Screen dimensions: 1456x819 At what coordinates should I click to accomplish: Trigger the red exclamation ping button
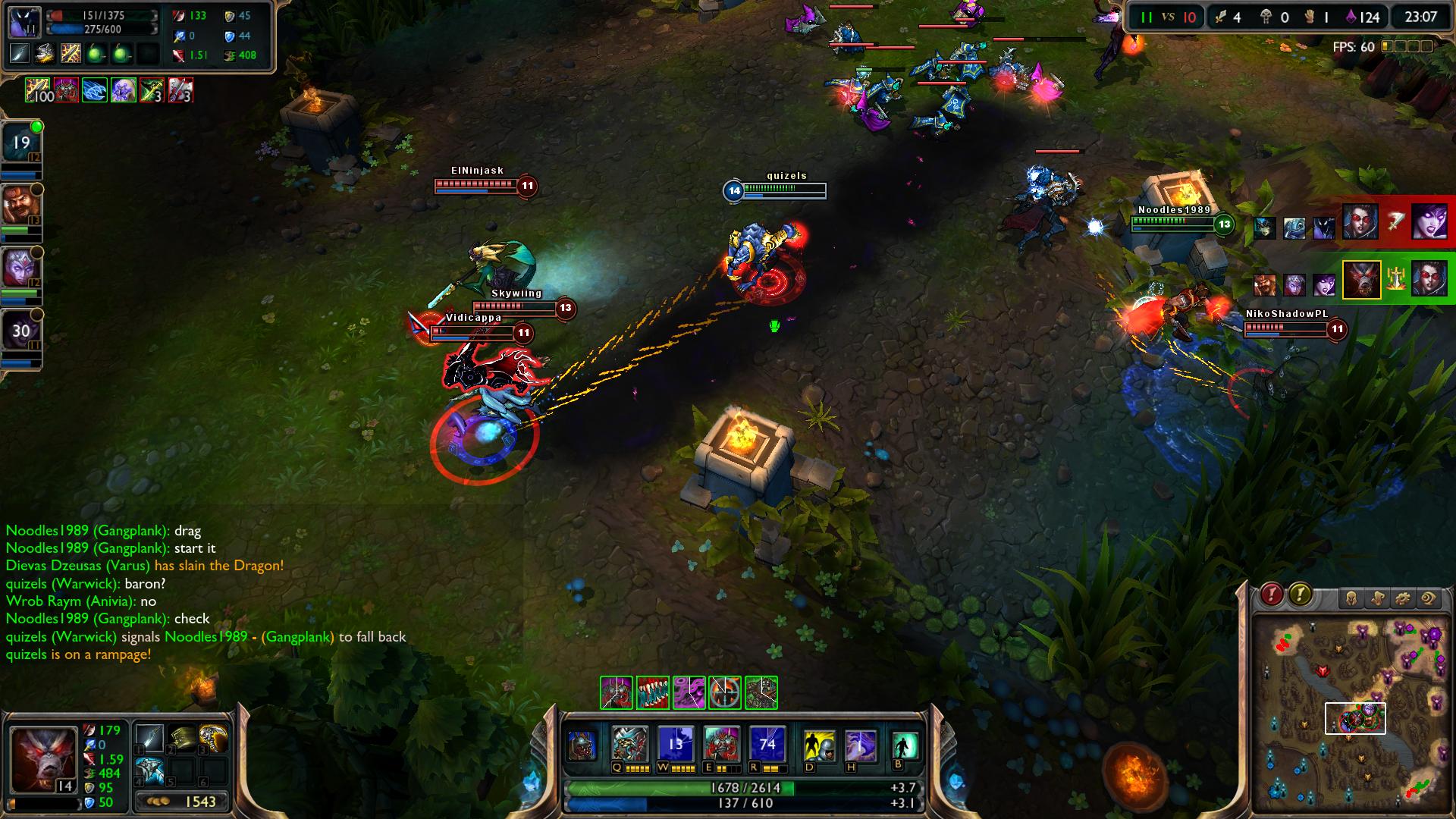tap(1272, 595)
